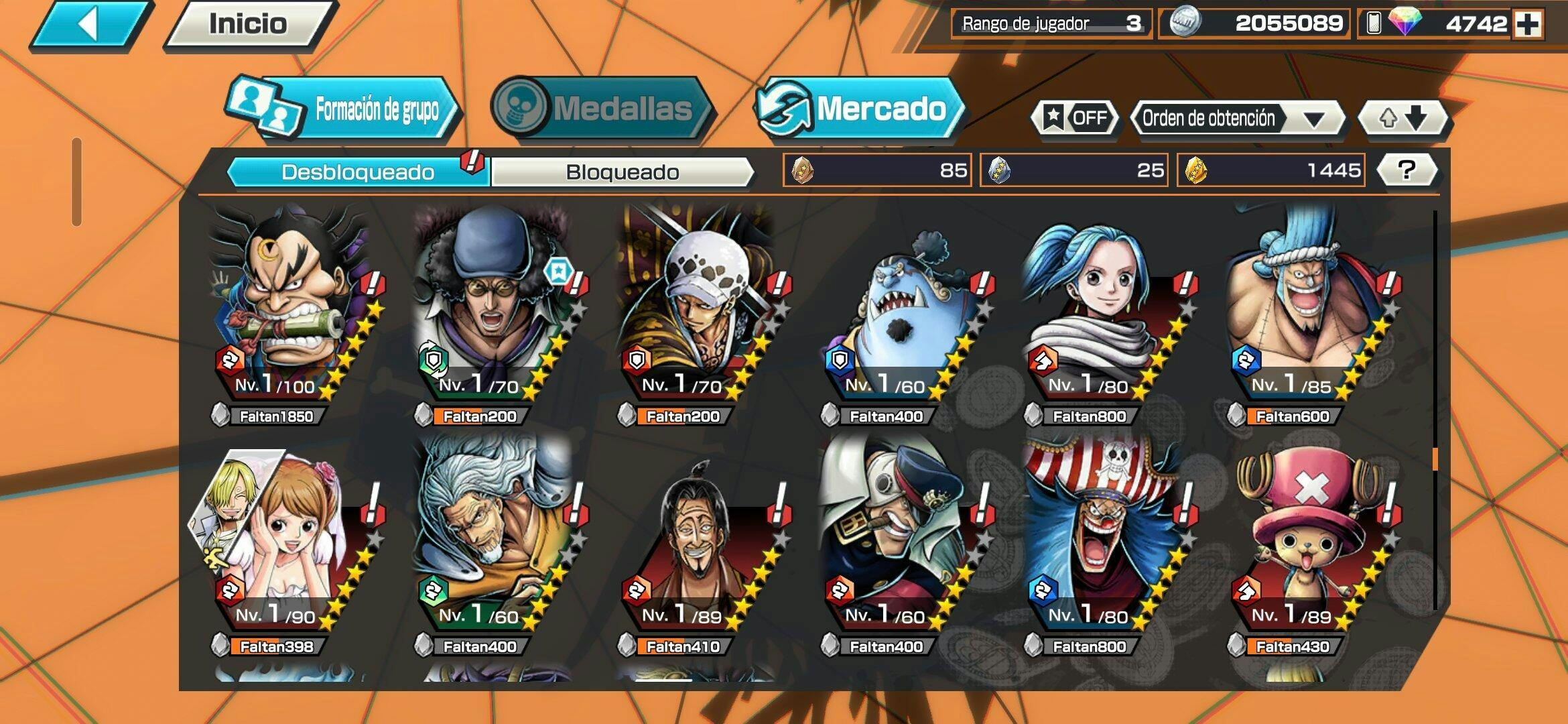Open Formación de grupo

click(345, 109)
